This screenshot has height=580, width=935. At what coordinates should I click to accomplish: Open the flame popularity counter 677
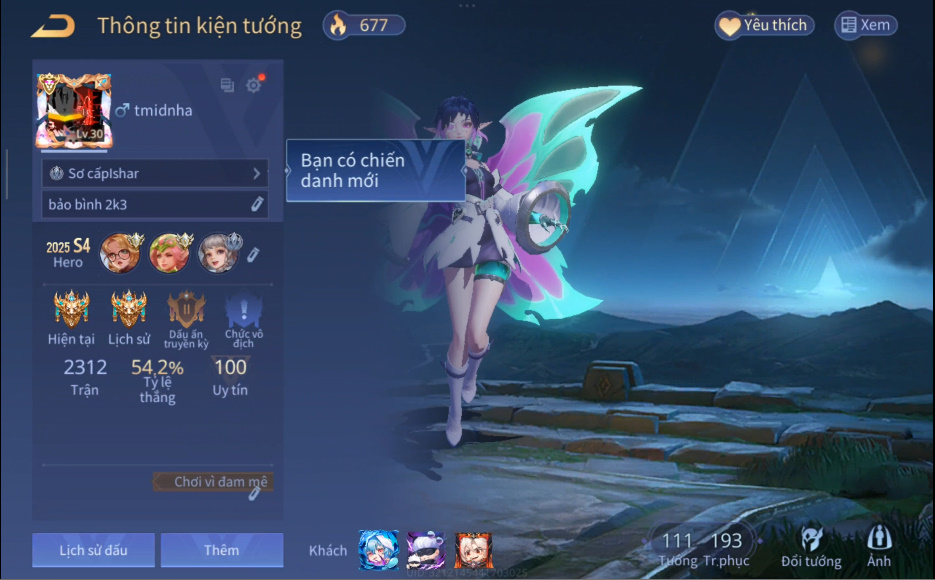[x=364, y=26]
